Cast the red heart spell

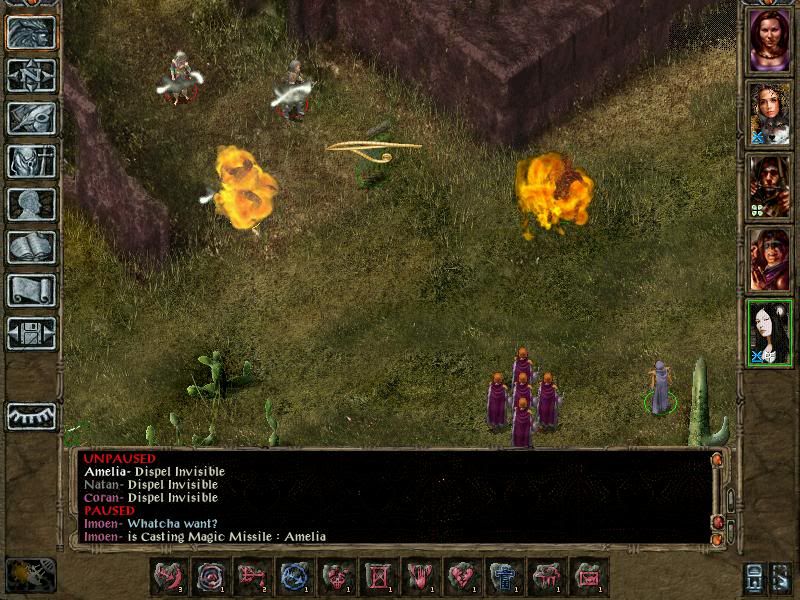(x=462, y=576)
